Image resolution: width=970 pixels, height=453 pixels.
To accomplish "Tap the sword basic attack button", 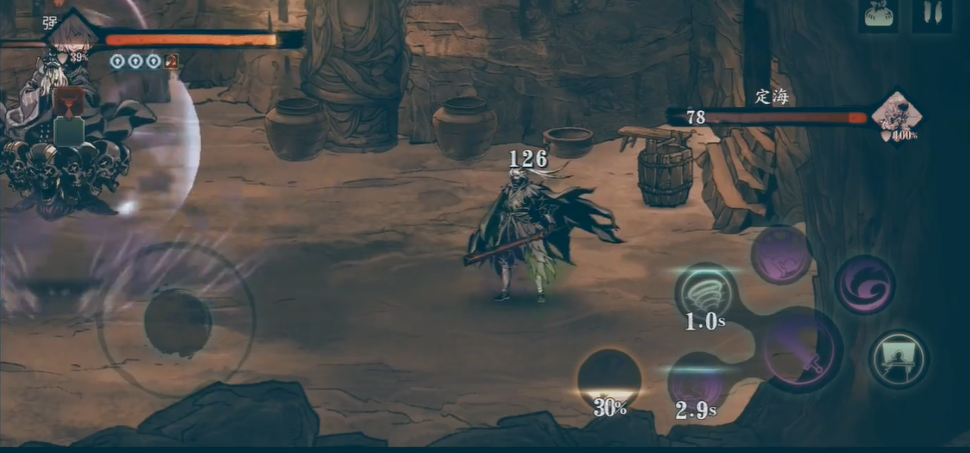I will click(x=801, y=349).
